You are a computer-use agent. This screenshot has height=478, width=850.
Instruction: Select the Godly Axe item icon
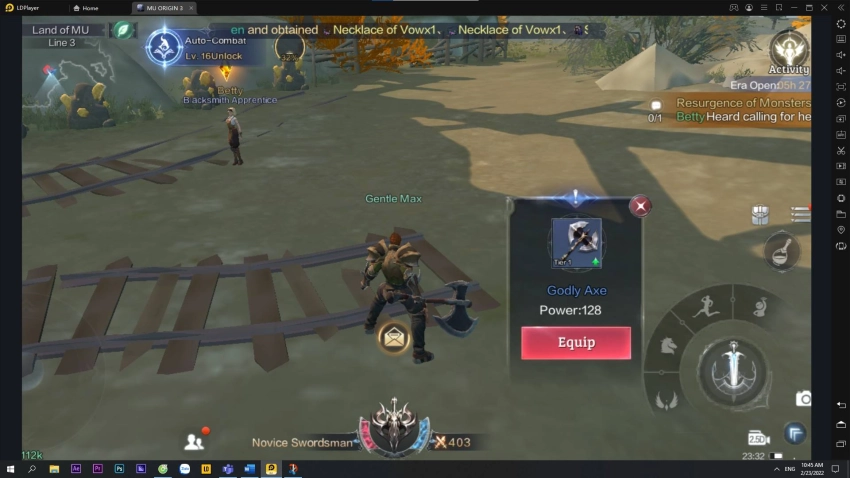pos(576,243)
